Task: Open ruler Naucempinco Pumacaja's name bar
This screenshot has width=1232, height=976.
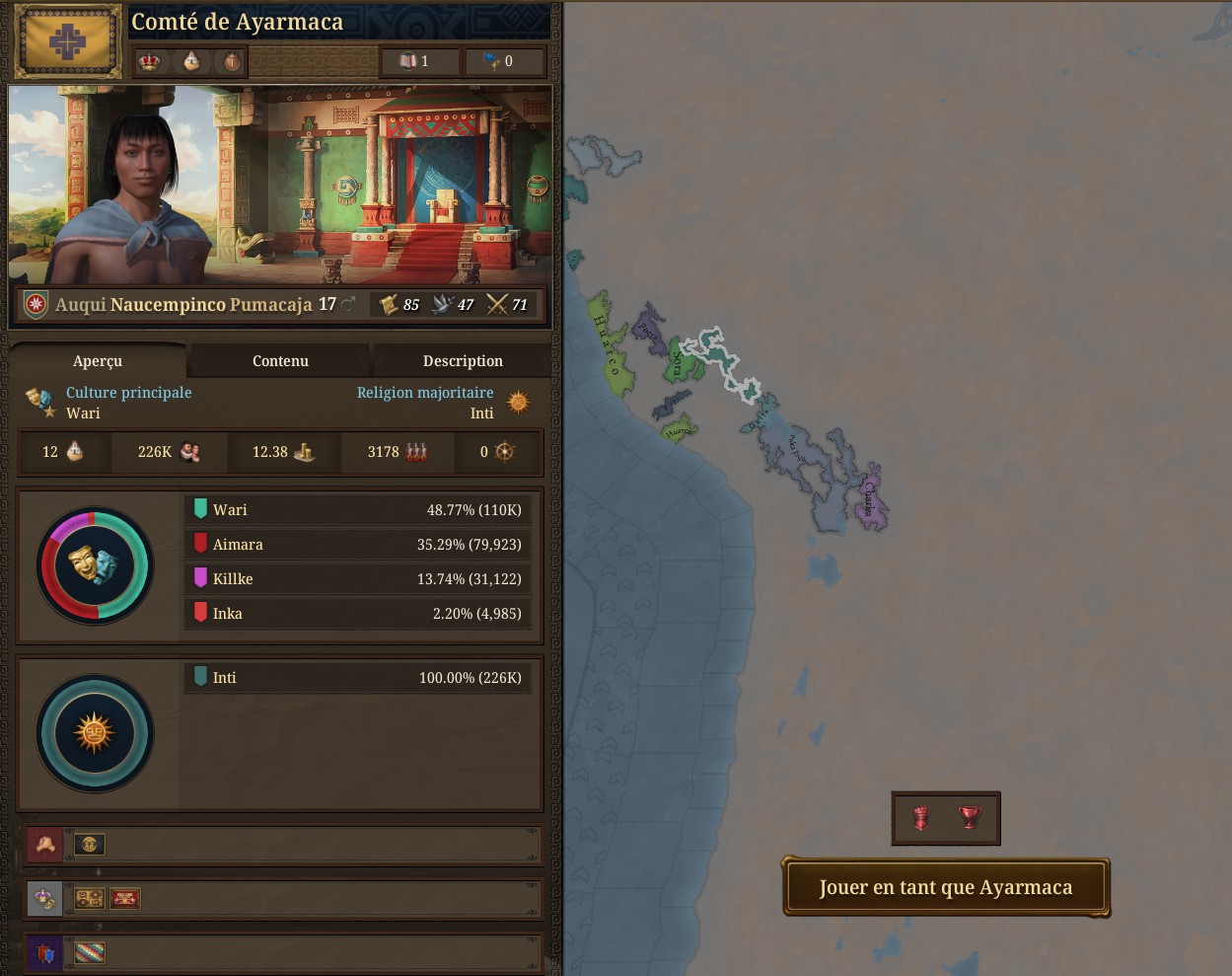Action: pos(183,305)
